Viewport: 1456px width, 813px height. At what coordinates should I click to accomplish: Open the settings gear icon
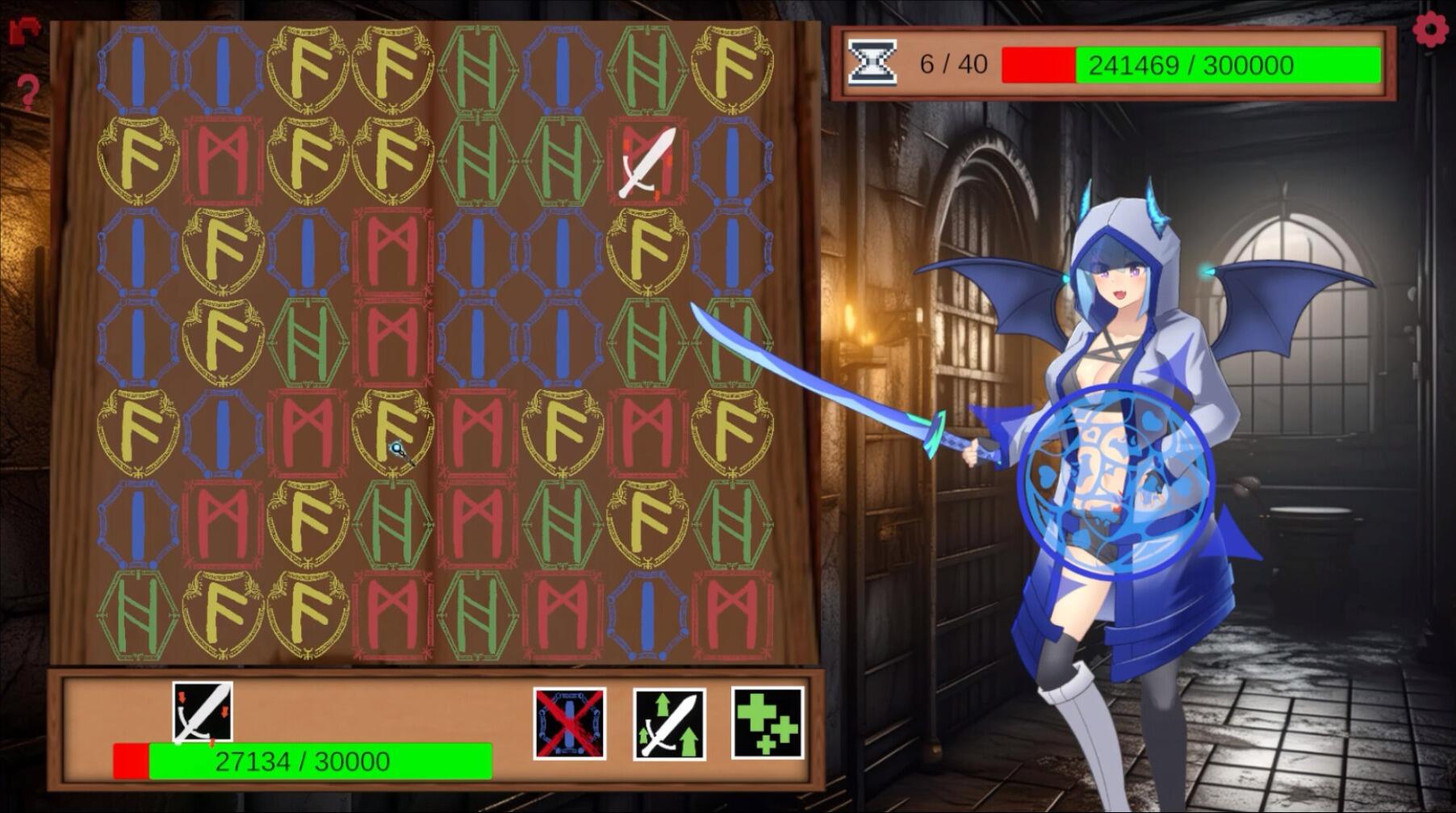(x=1432, y=29)
